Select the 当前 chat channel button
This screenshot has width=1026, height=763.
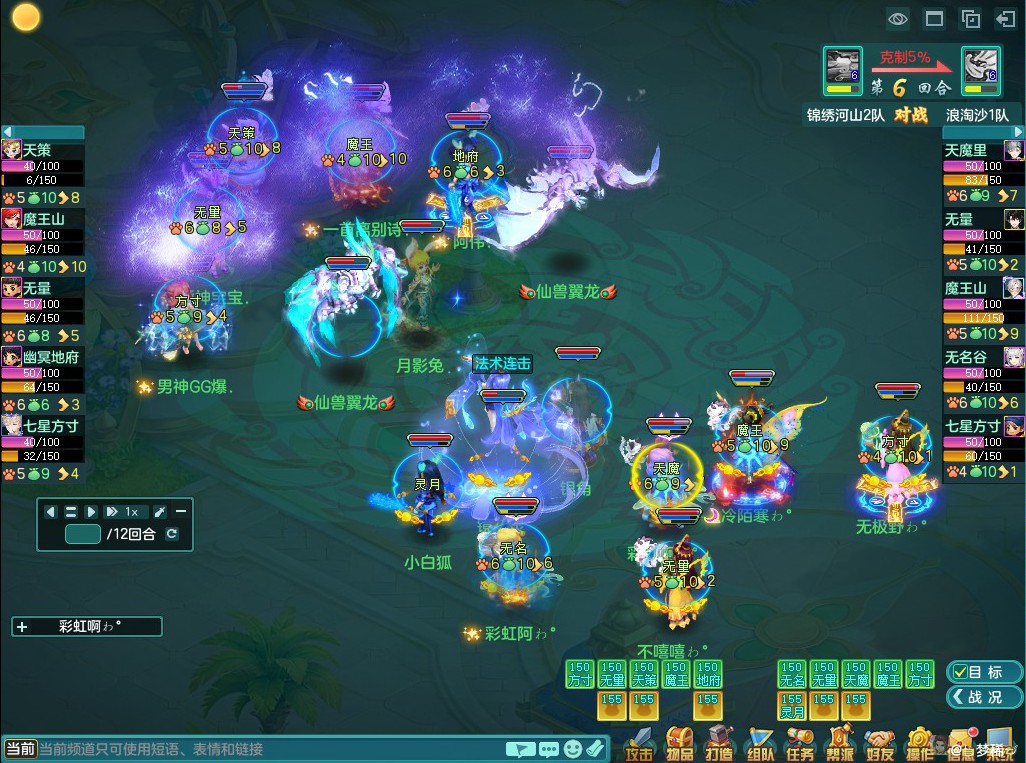(20, 748)
